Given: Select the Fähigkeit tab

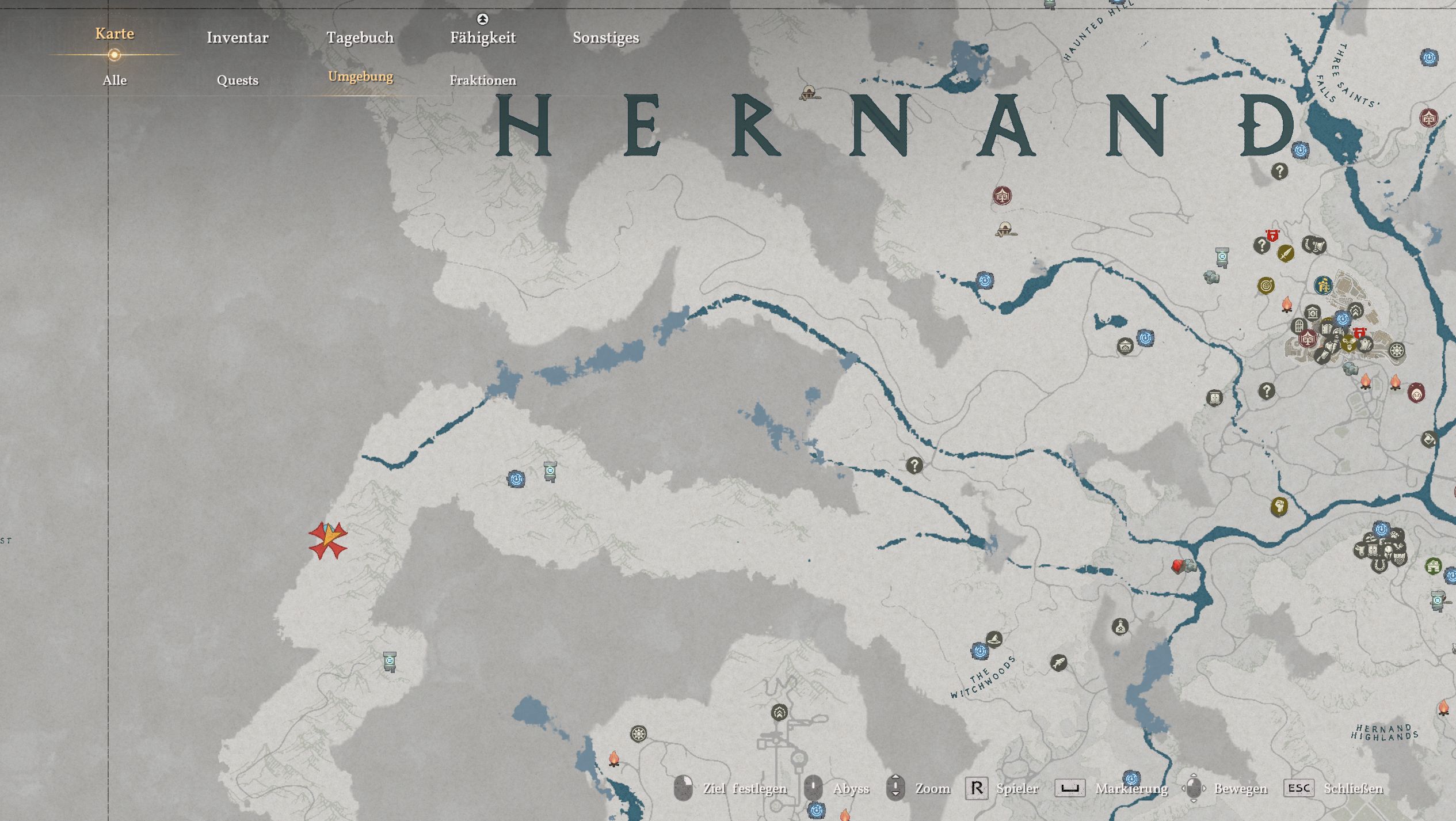Looking at the screenshot, I should (x=482, y=37).
